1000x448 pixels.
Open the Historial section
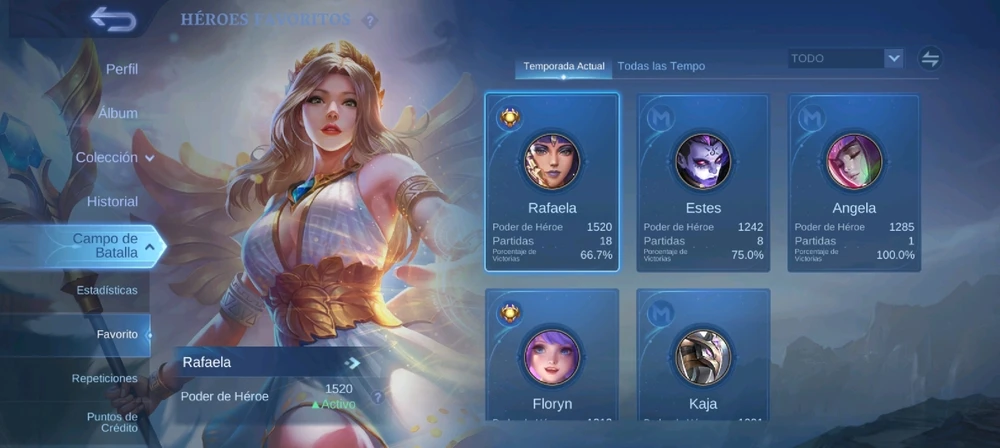[112, 201]
